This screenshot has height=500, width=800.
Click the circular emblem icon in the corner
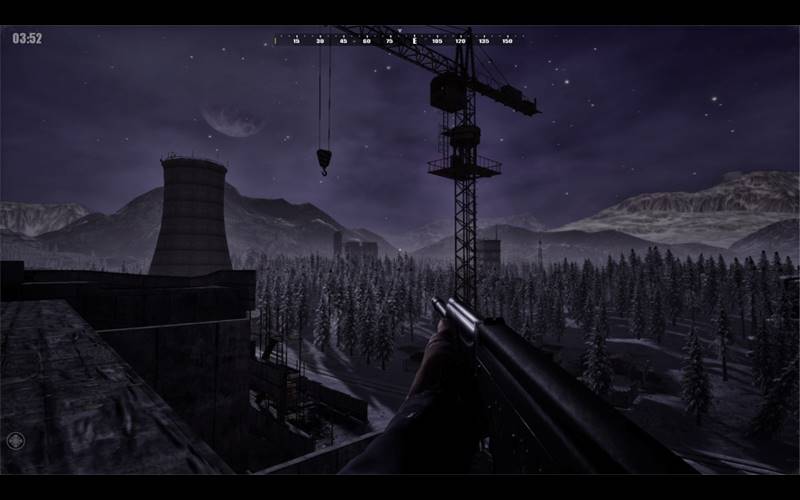15,440
